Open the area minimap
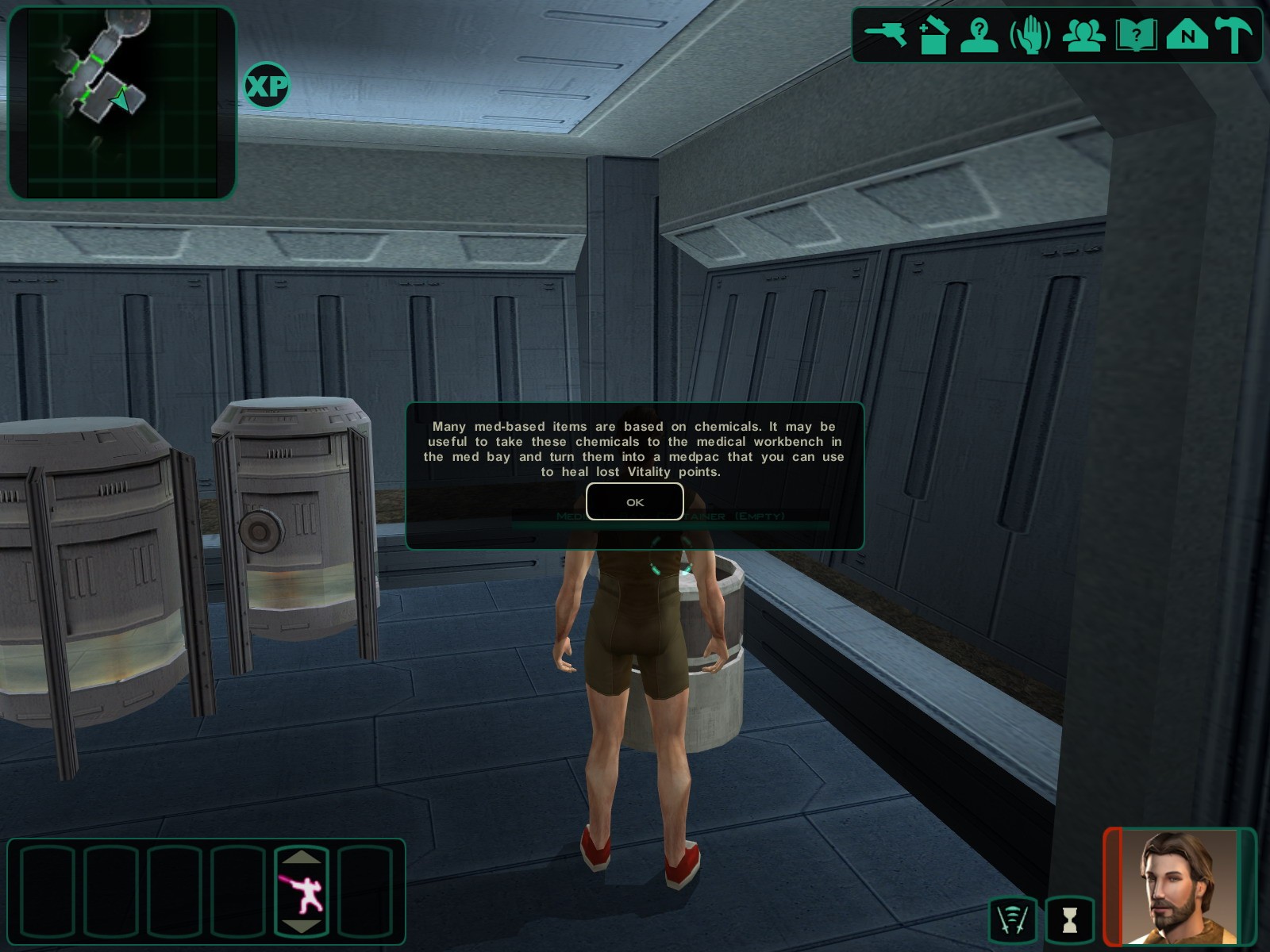1270x952 pixels. pyautogui.click(x=122, y=102)
